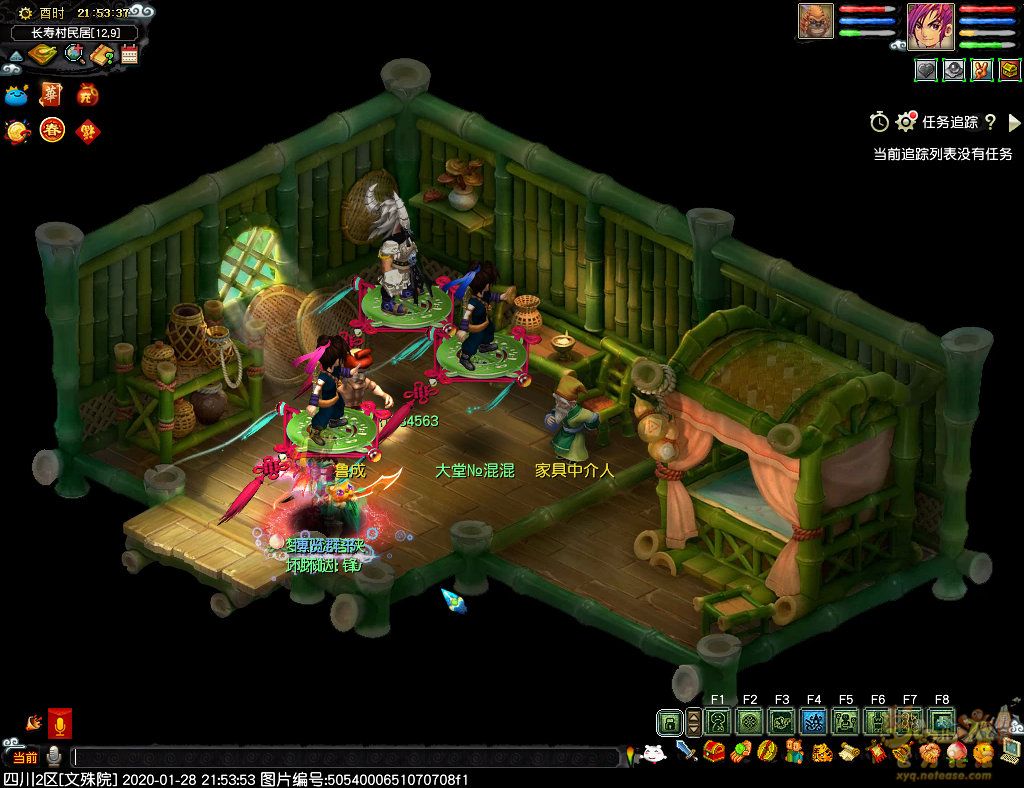The width and height of the screenshot is (1024, 788).
Task: Click the quest tracker stopwatch icon
Action: coord(879,122)
